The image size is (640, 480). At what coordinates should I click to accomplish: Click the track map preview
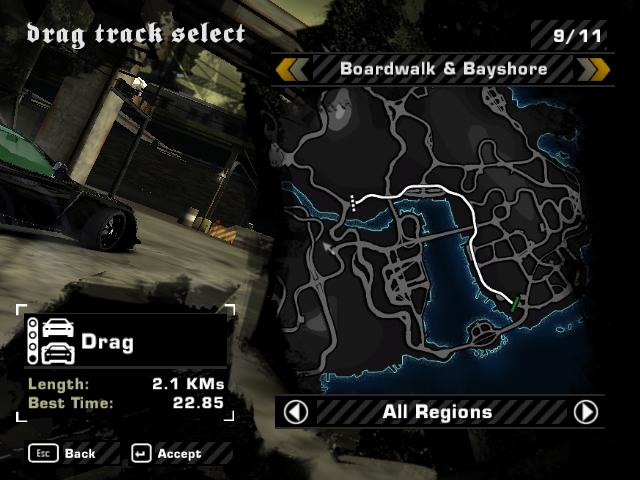click(441, 238)
